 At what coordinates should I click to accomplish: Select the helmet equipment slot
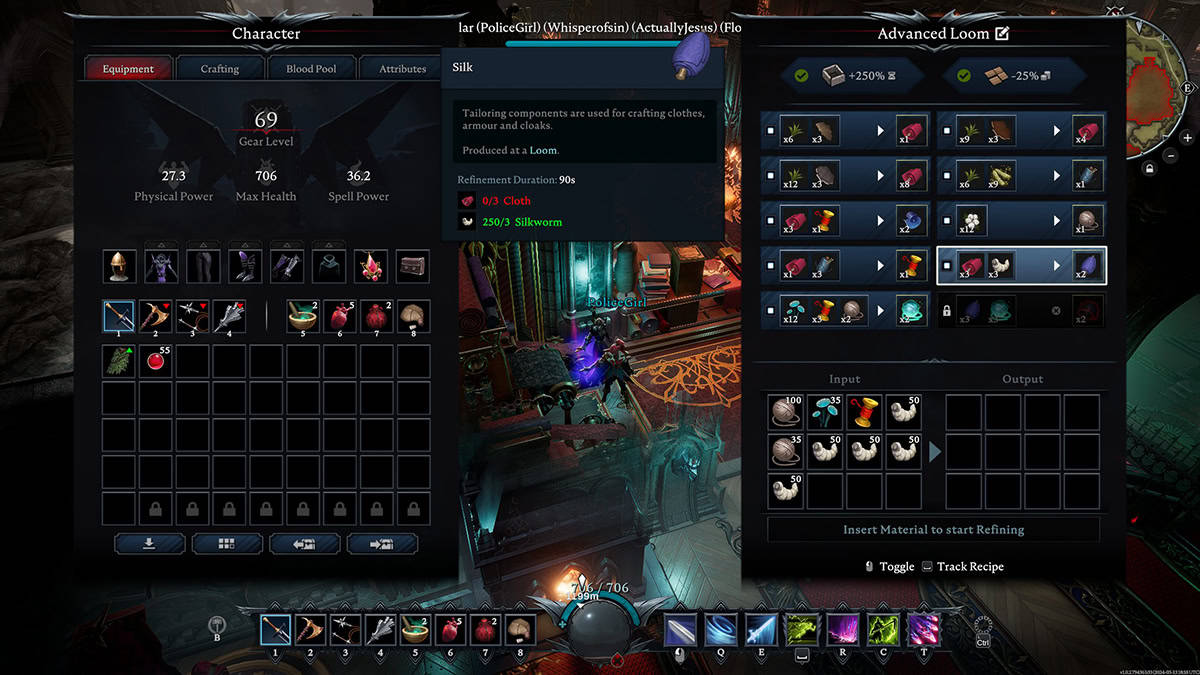(x=120, y=266)
